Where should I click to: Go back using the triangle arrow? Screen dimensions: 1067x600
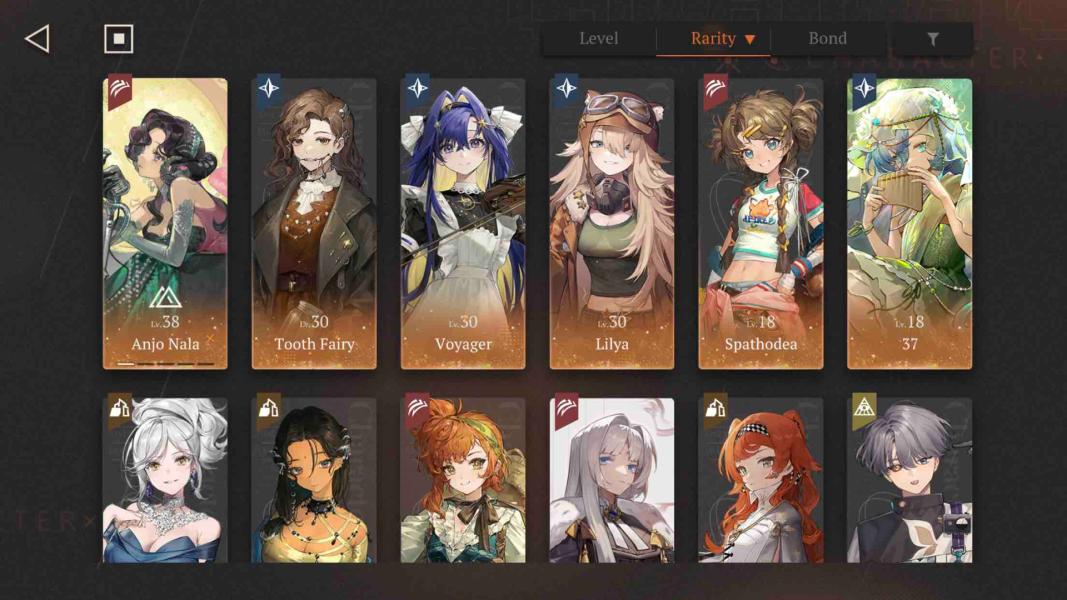pyautogui.click(x=37, y=39)
